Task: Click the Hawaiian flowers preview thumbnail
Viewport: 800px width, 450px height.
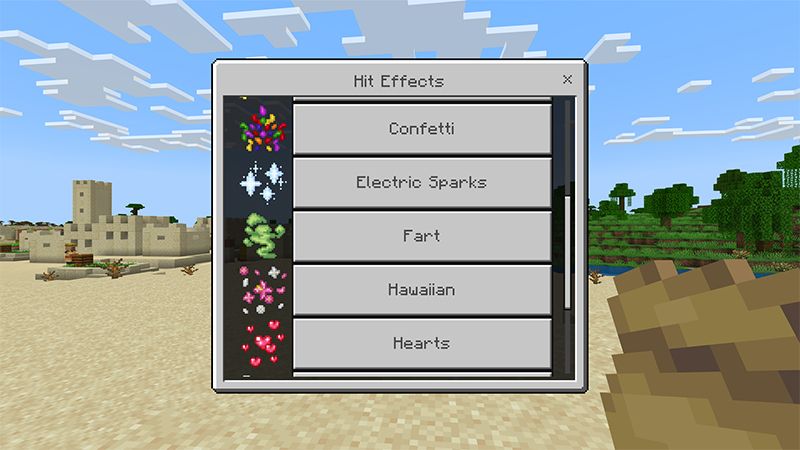Action: (x=257, y=290)
